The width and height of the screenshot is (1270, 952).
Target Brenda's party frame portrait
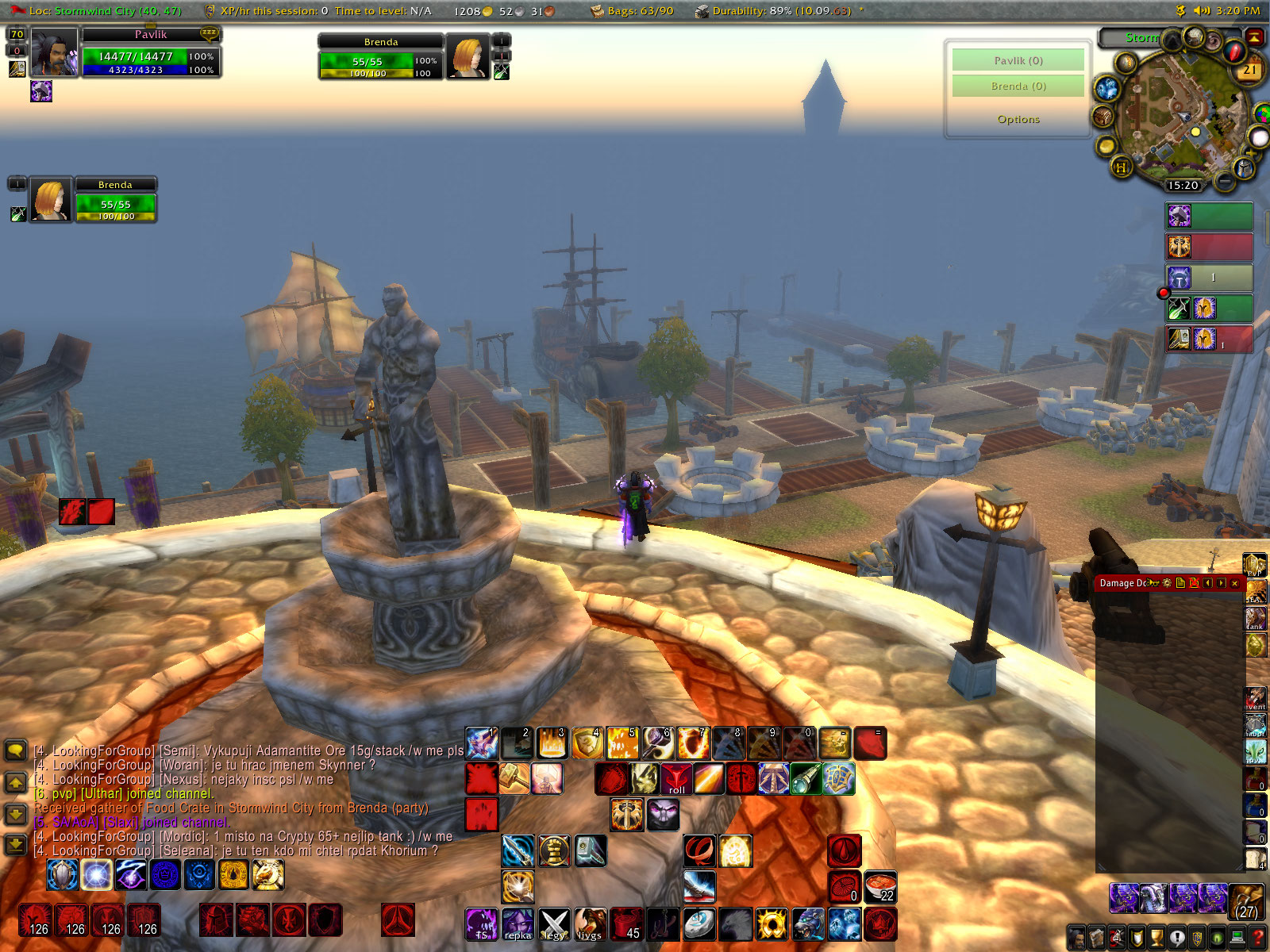coord(51,199)
